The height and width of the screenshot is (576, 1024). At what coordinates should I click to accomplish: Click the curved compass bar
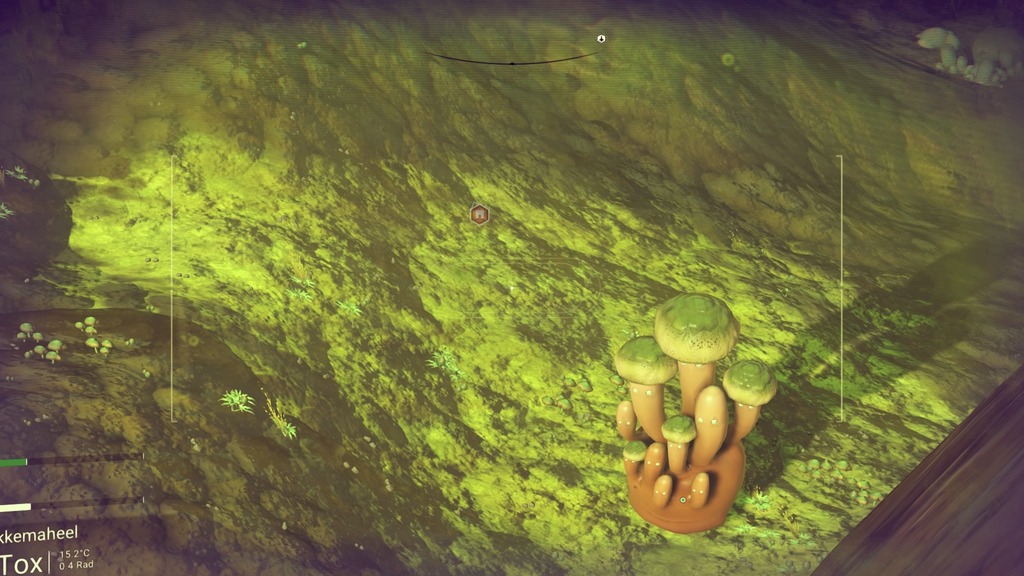click(512, 62)
